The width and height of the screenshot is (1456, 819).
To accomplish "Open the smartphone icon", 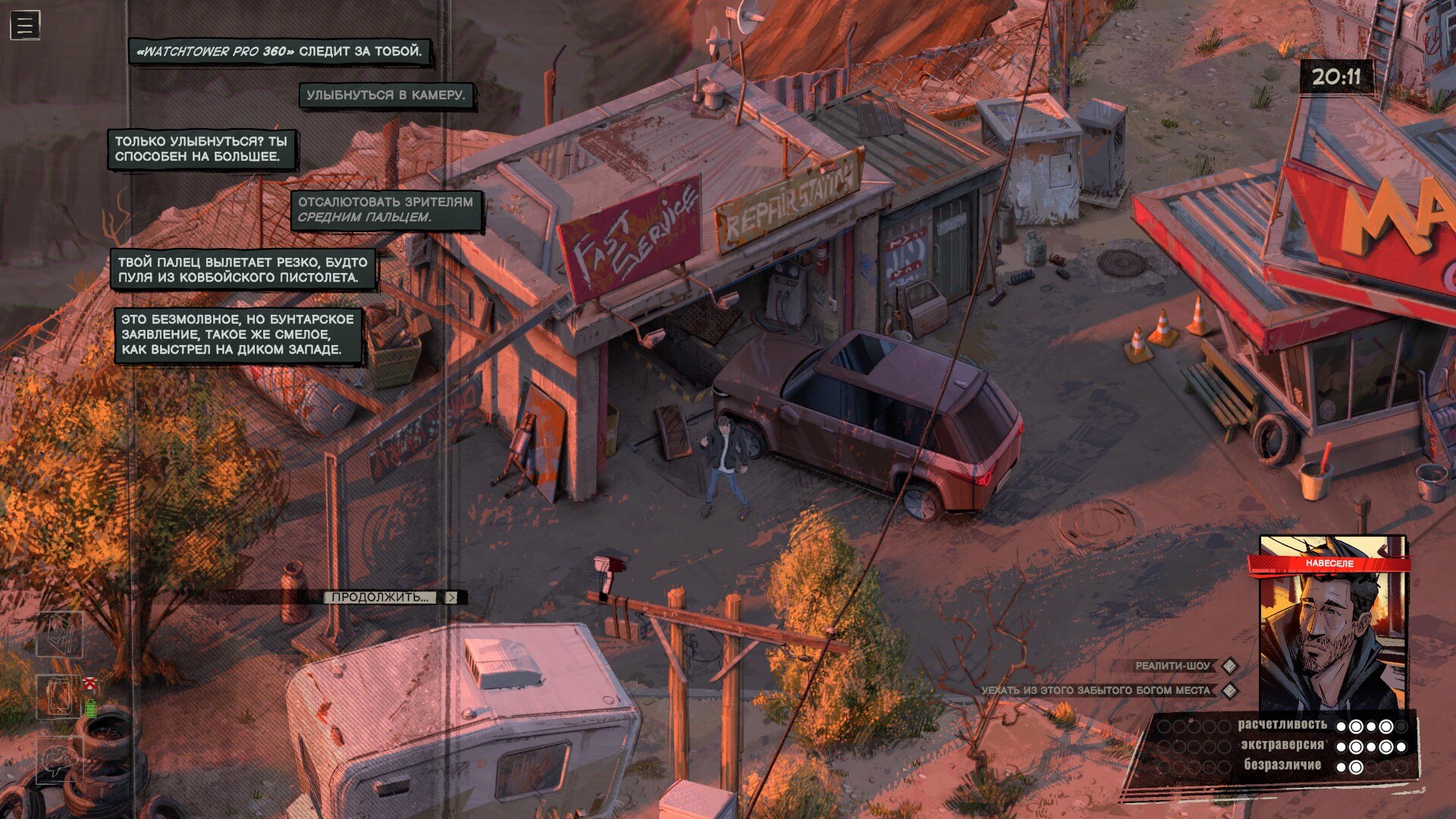I will [60, 696].
